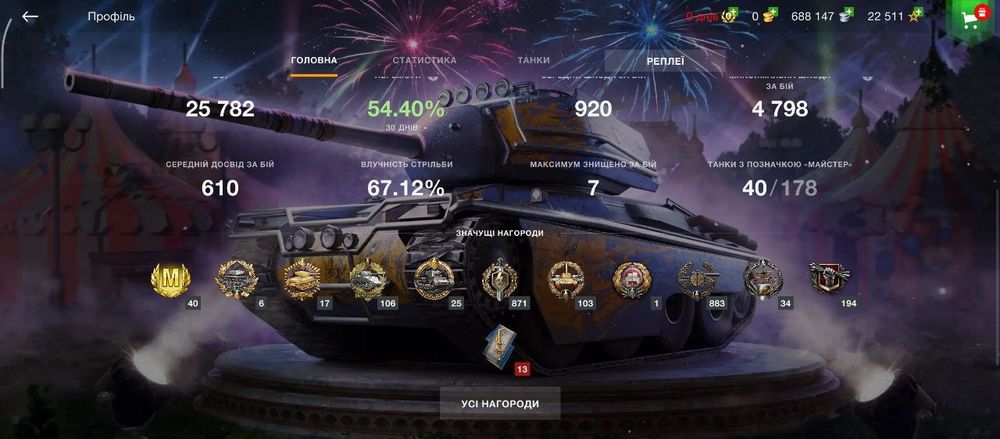Image resolution: width=1000 pixels, height=439 pixels.
Task: Open the Танки tab
Action: click(x=533, y=60)
